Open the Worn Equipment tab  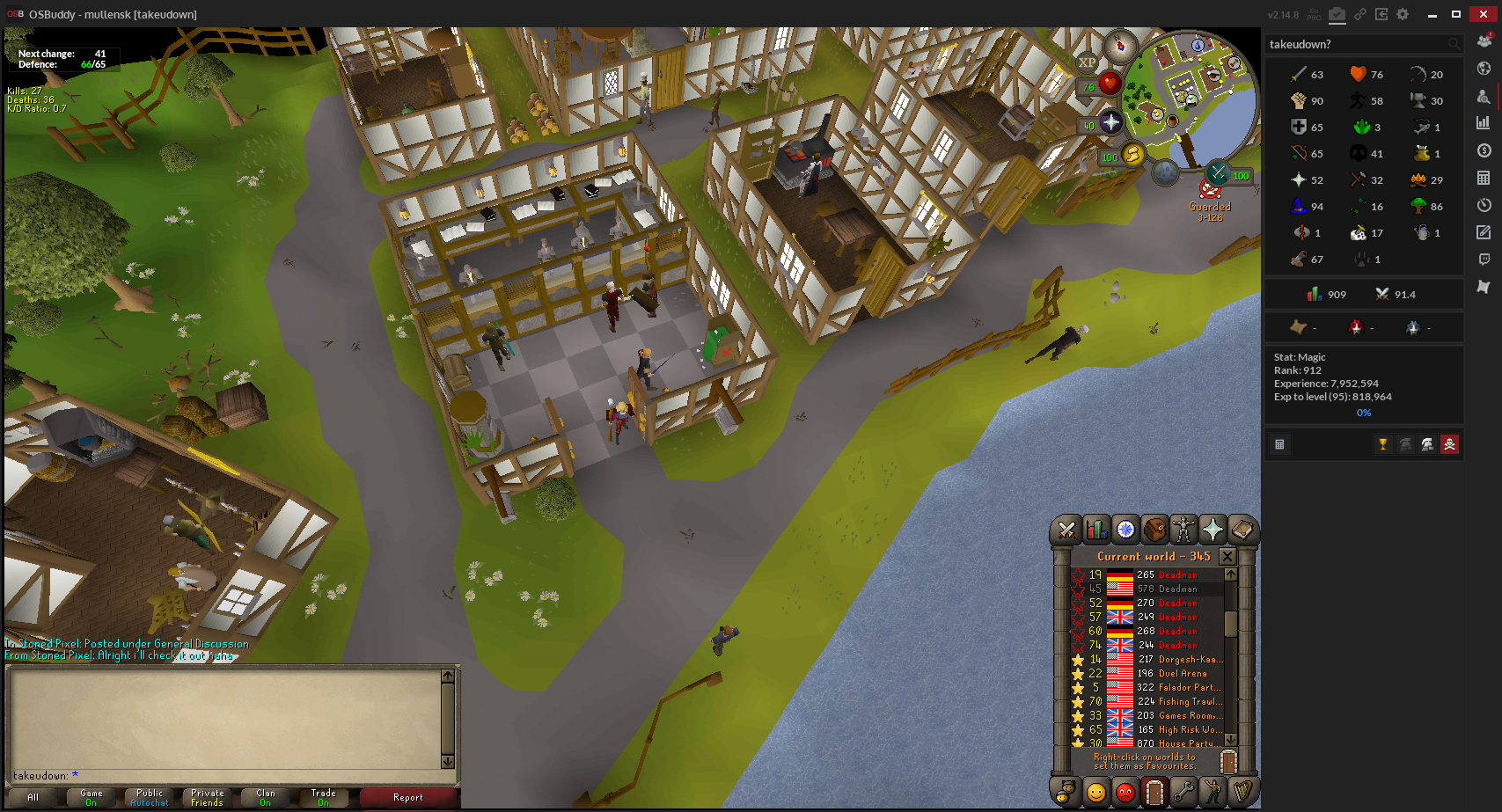coord(1183,530)
